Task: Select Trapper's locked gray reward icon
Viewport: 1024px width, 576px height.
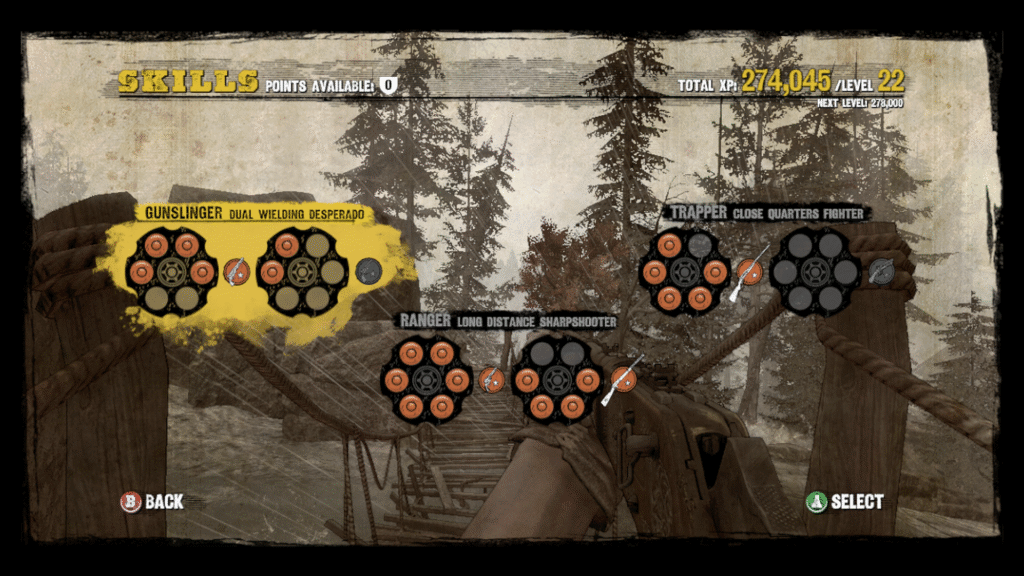Action: point(880,271)
